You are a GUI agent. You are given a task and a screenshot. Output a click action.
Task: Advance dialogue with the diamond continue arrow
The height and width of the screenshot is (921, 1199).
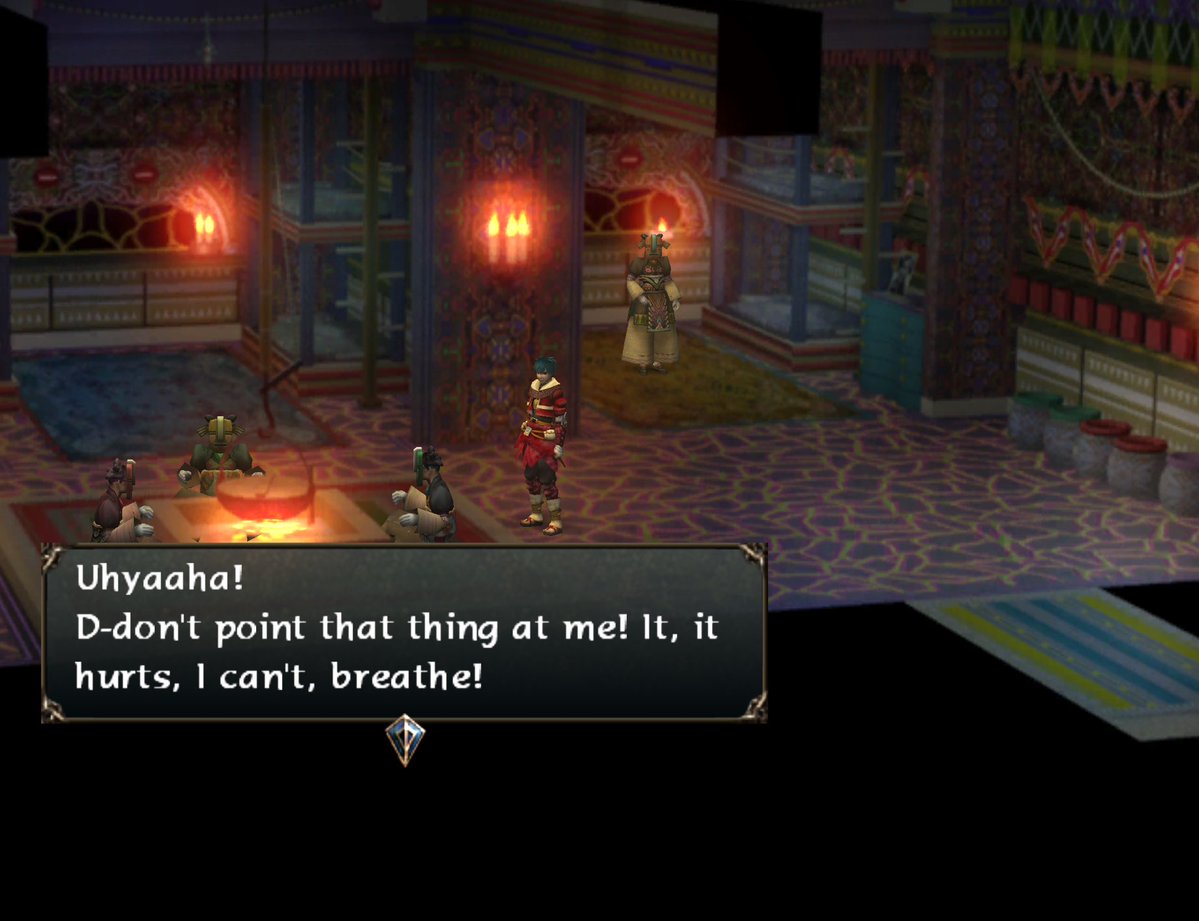[405, 740]
